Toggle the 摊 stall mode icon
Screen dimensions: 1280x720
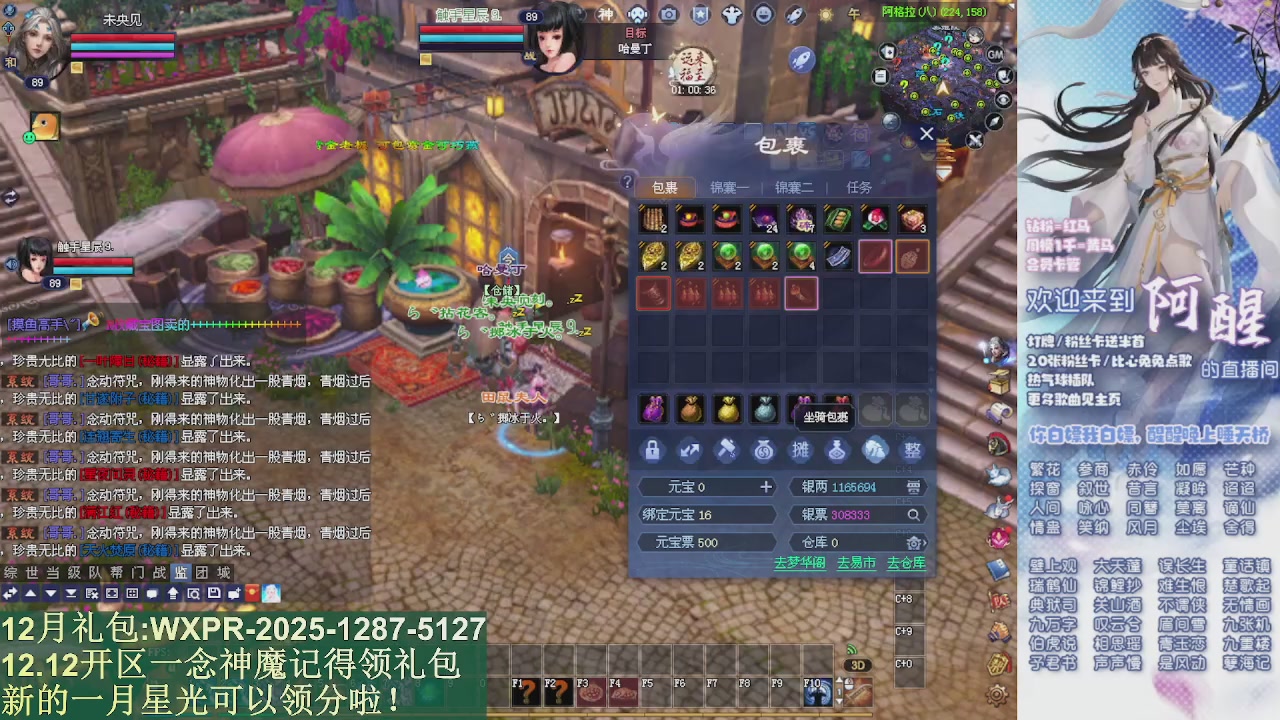tap(801, 450)
